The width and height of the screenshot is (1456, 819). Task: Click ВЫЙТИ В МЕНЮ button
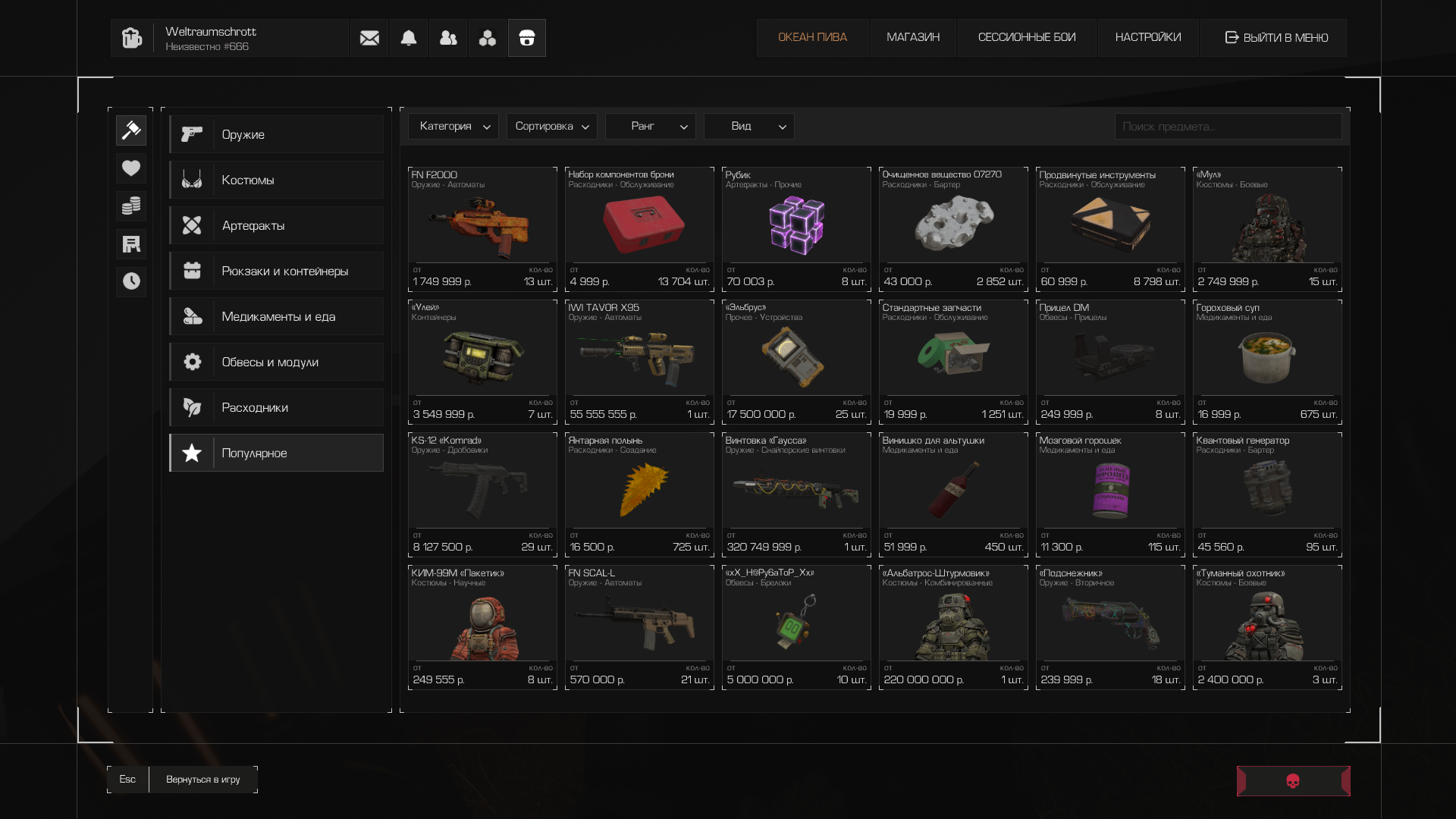coord(1274,38)
